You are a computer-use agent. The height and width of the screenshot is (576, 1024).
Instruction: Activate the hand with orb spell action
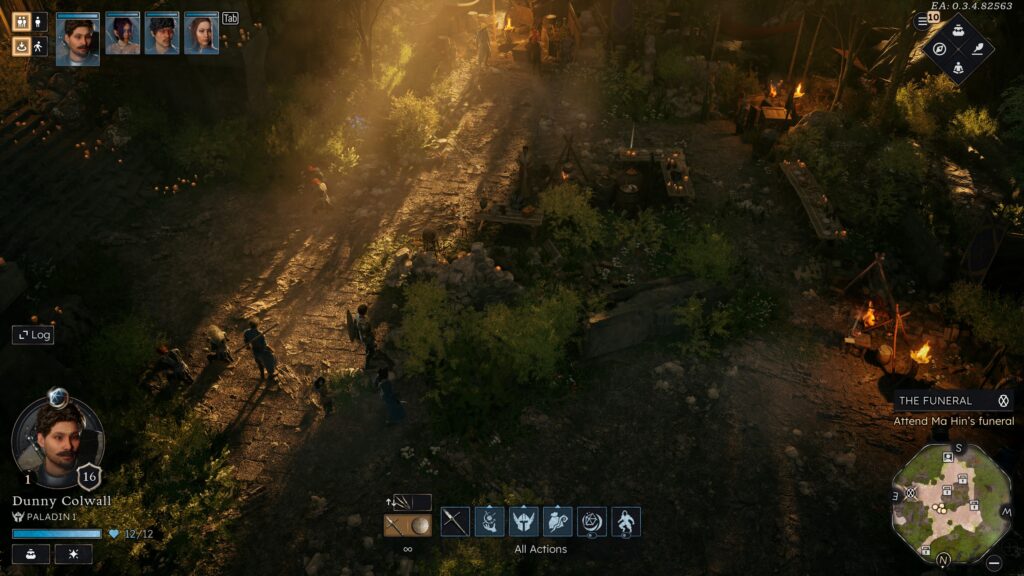pos(489,521)
